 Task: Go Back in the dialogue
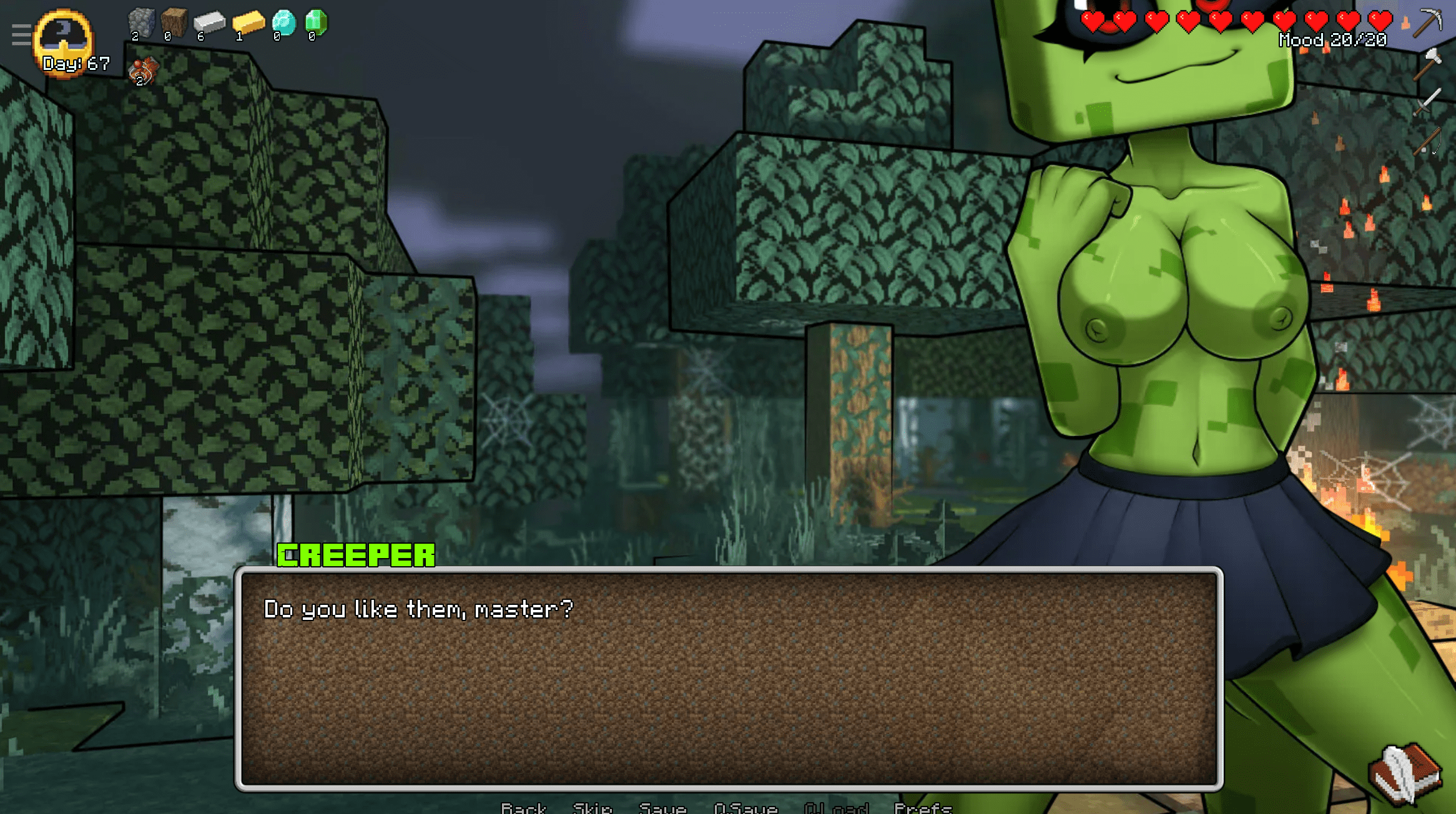523,808
